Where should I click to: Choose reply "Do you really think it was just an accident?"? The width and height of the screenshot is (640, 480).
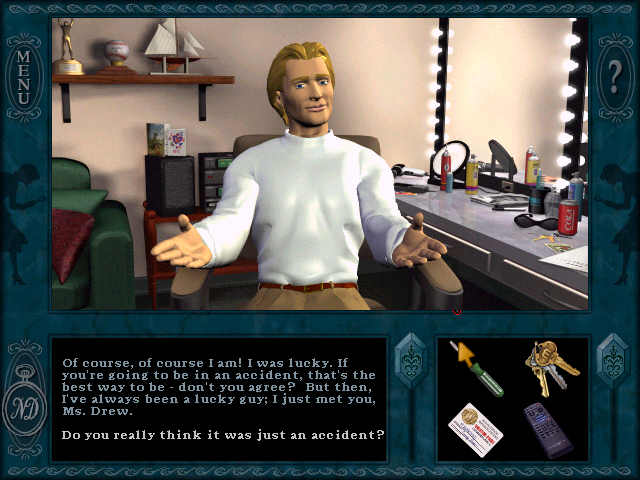pos(223,434)
